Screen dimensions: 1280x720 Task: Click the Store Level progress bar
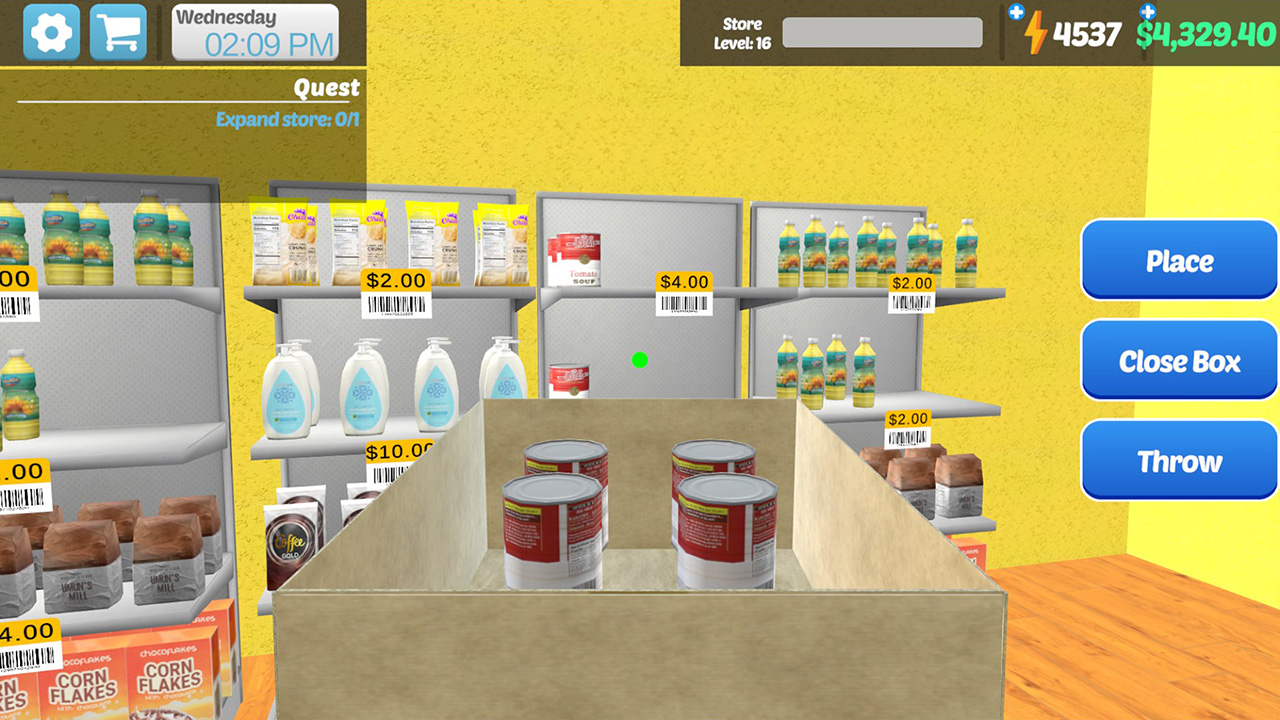point(882,33)
